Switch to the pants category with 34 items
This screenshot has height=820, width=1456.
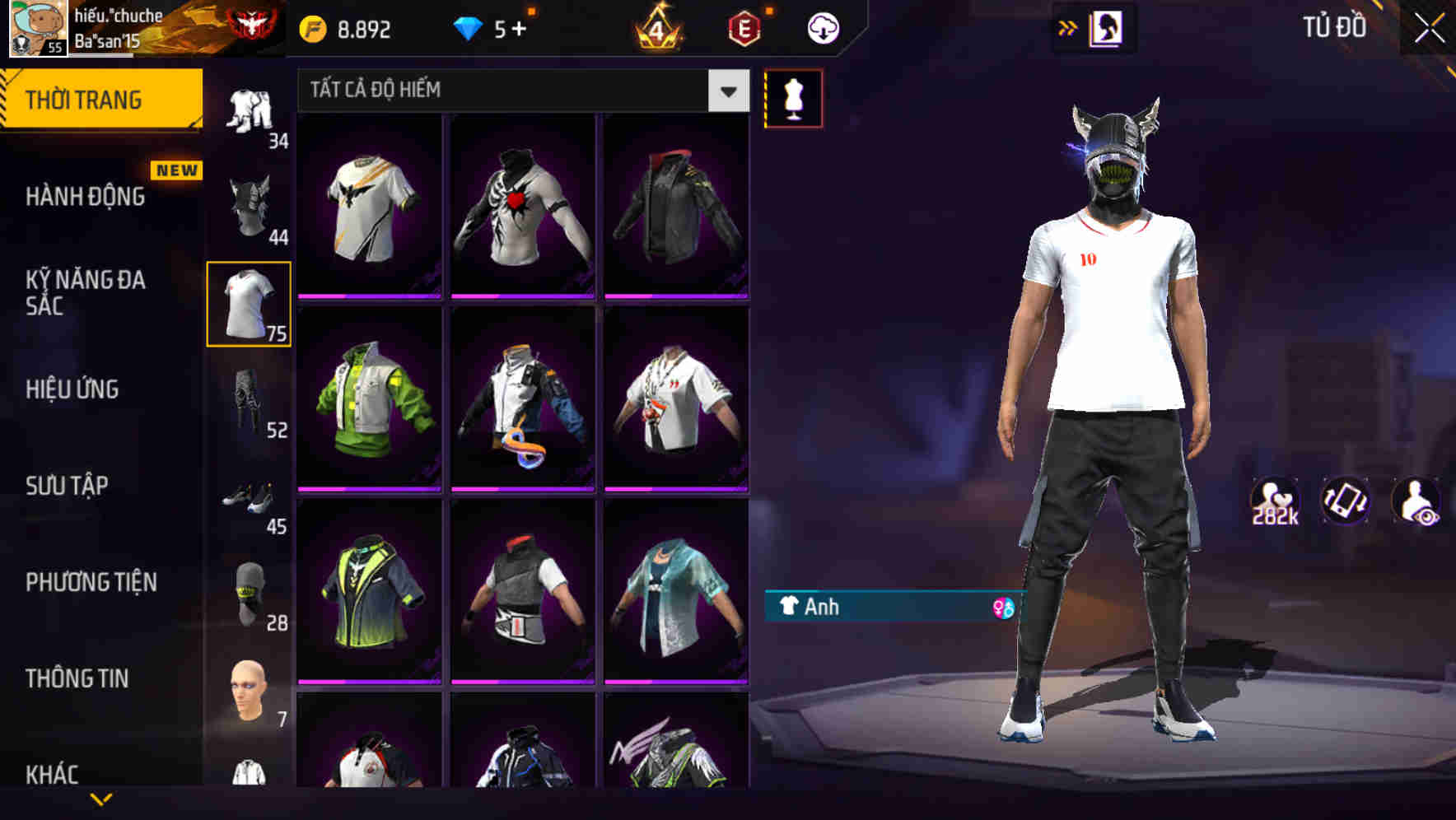(250, 111)
